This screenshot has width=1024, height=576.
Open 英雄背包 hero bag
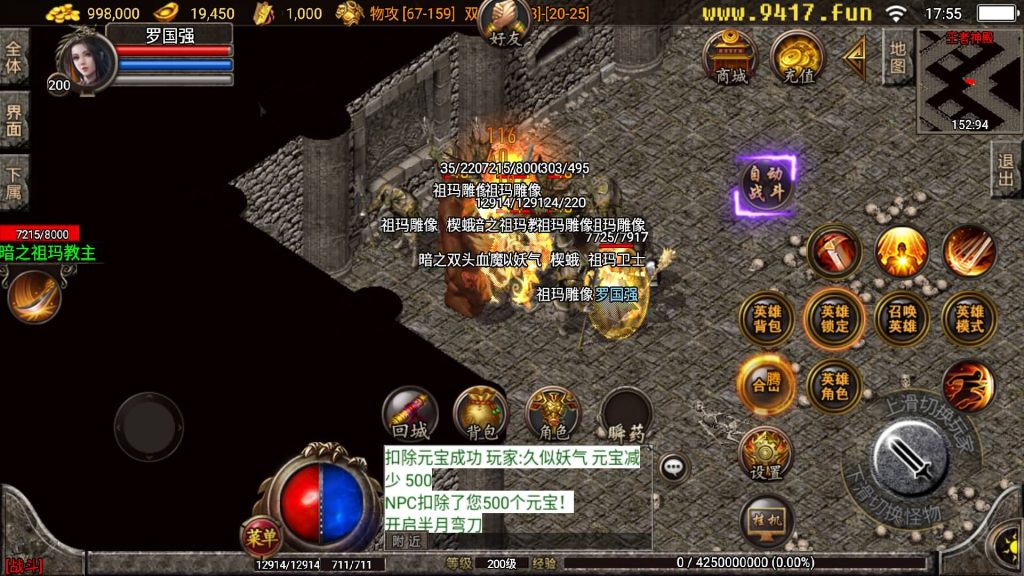coord(767,319)
